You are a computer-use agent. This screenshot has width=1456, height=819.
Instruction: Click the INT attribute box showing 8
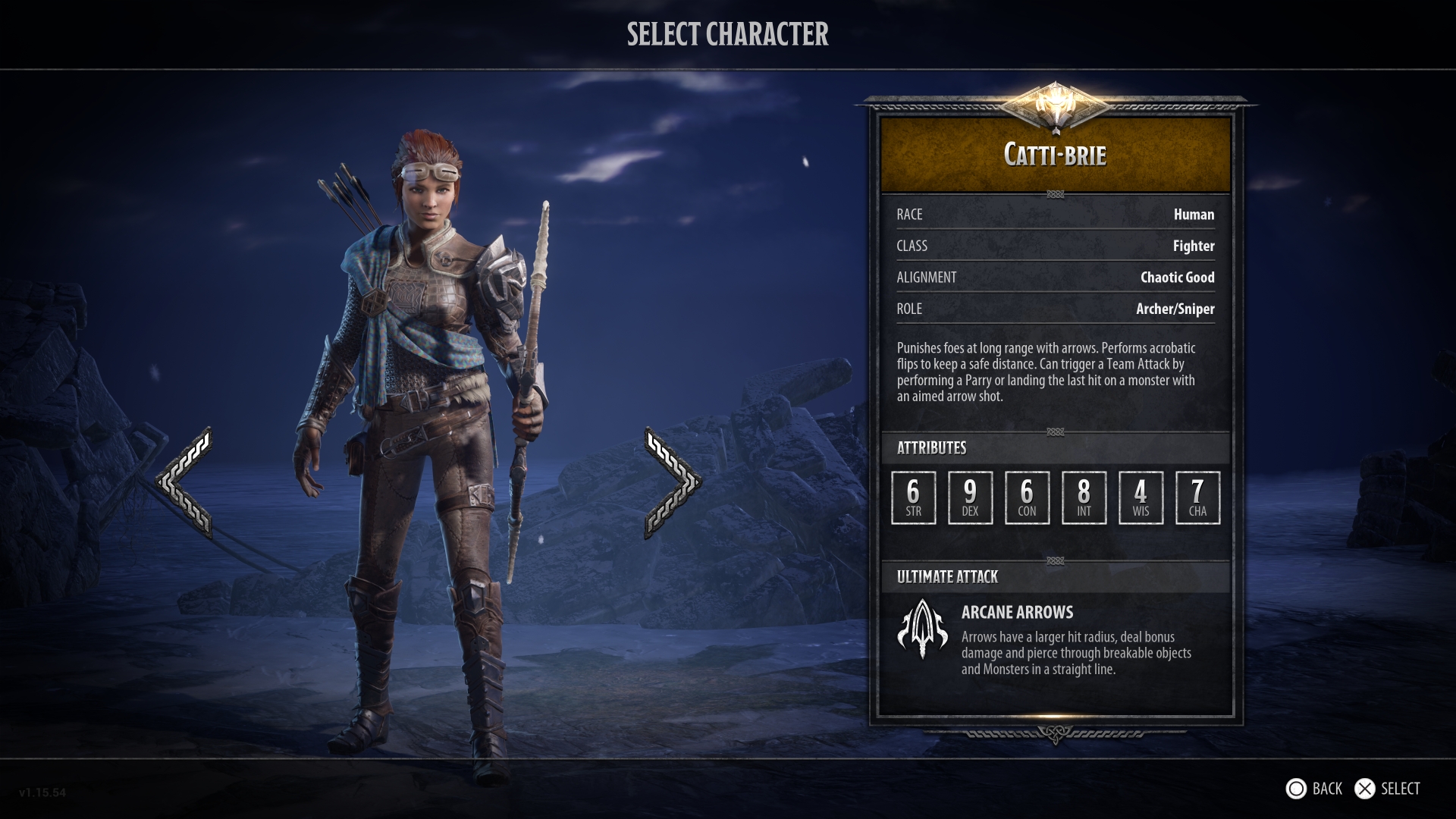1084,497
